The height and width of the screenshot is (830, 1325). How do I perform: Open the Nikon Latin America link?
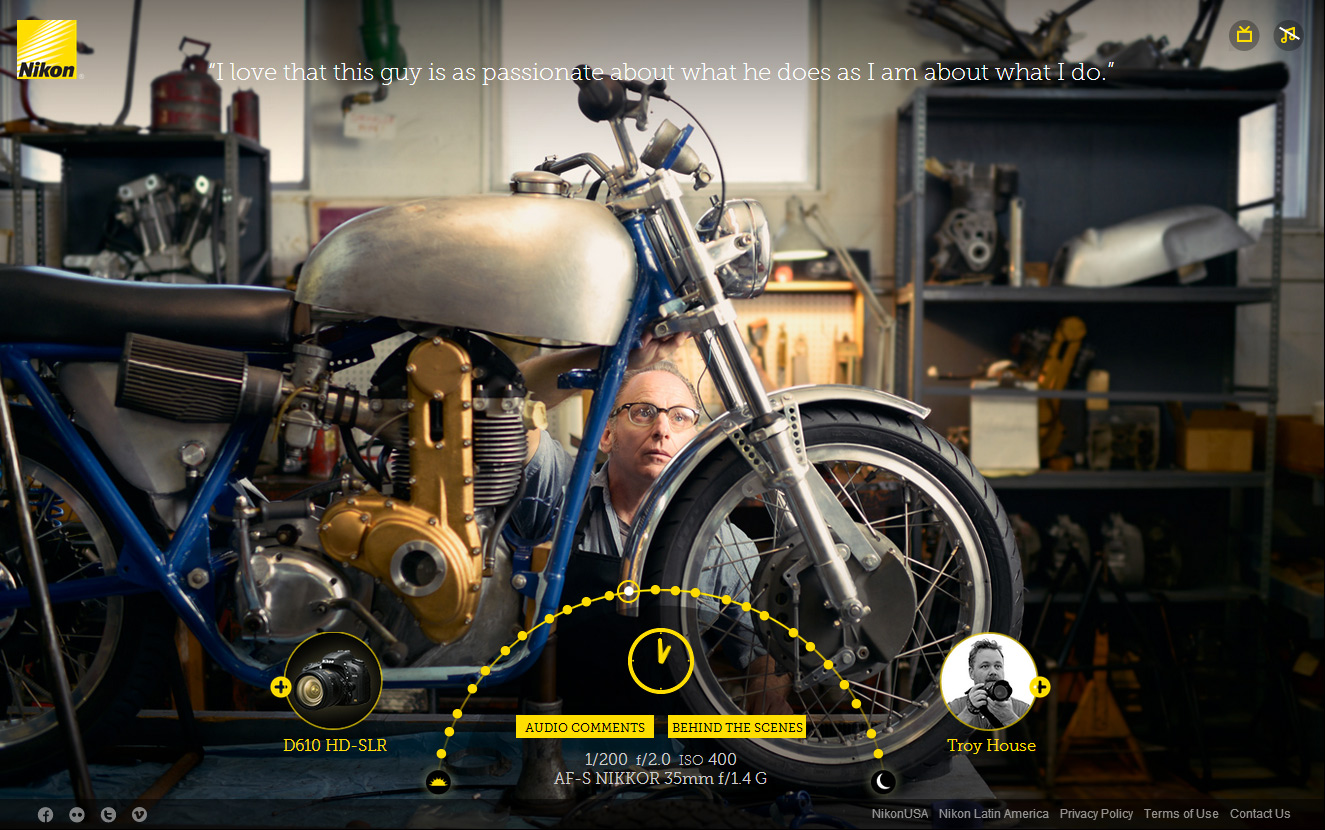point(994,814)
